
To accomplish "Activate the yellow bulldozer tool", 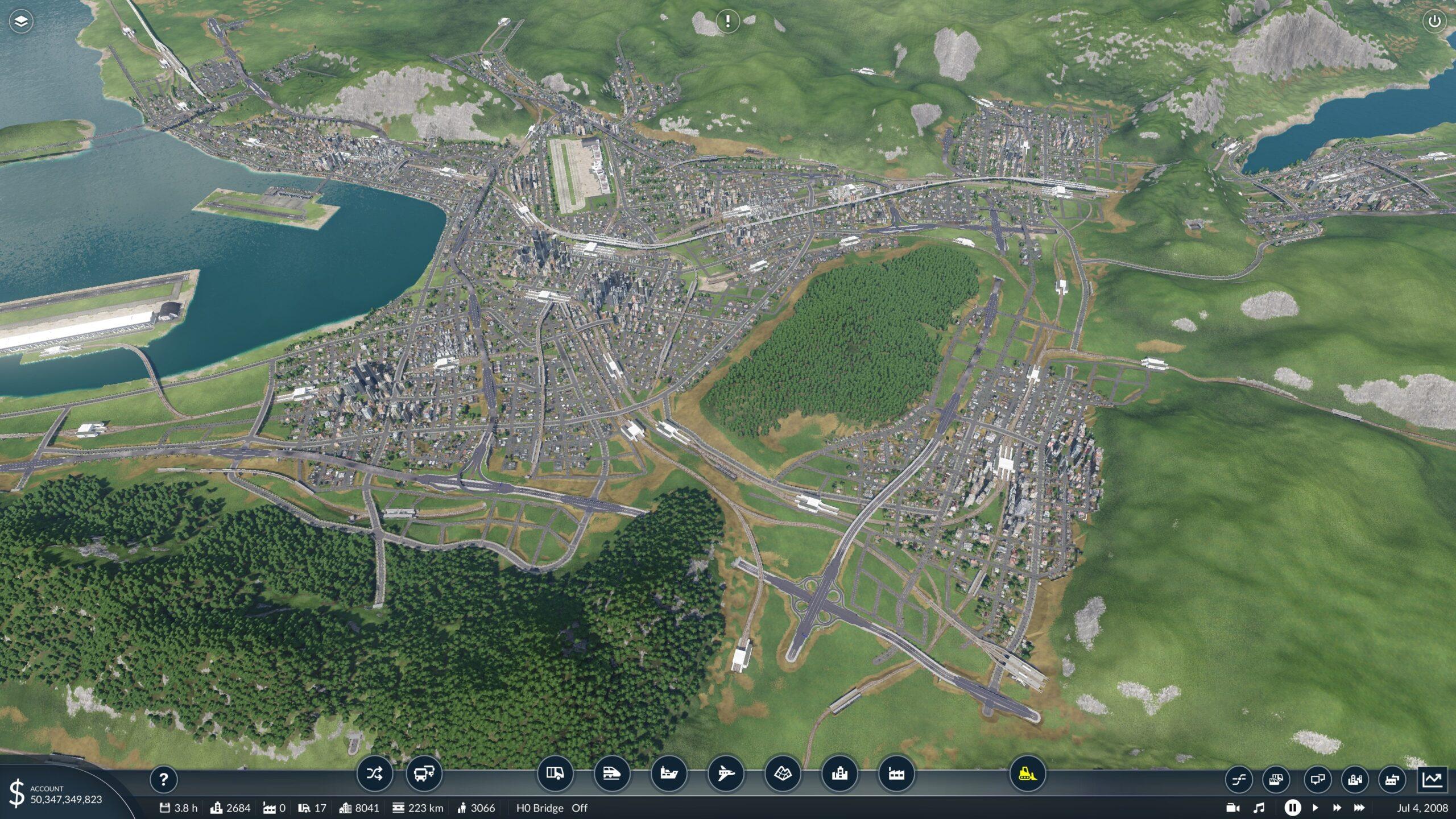I will pyautogui.click(x=1027, y=773).
